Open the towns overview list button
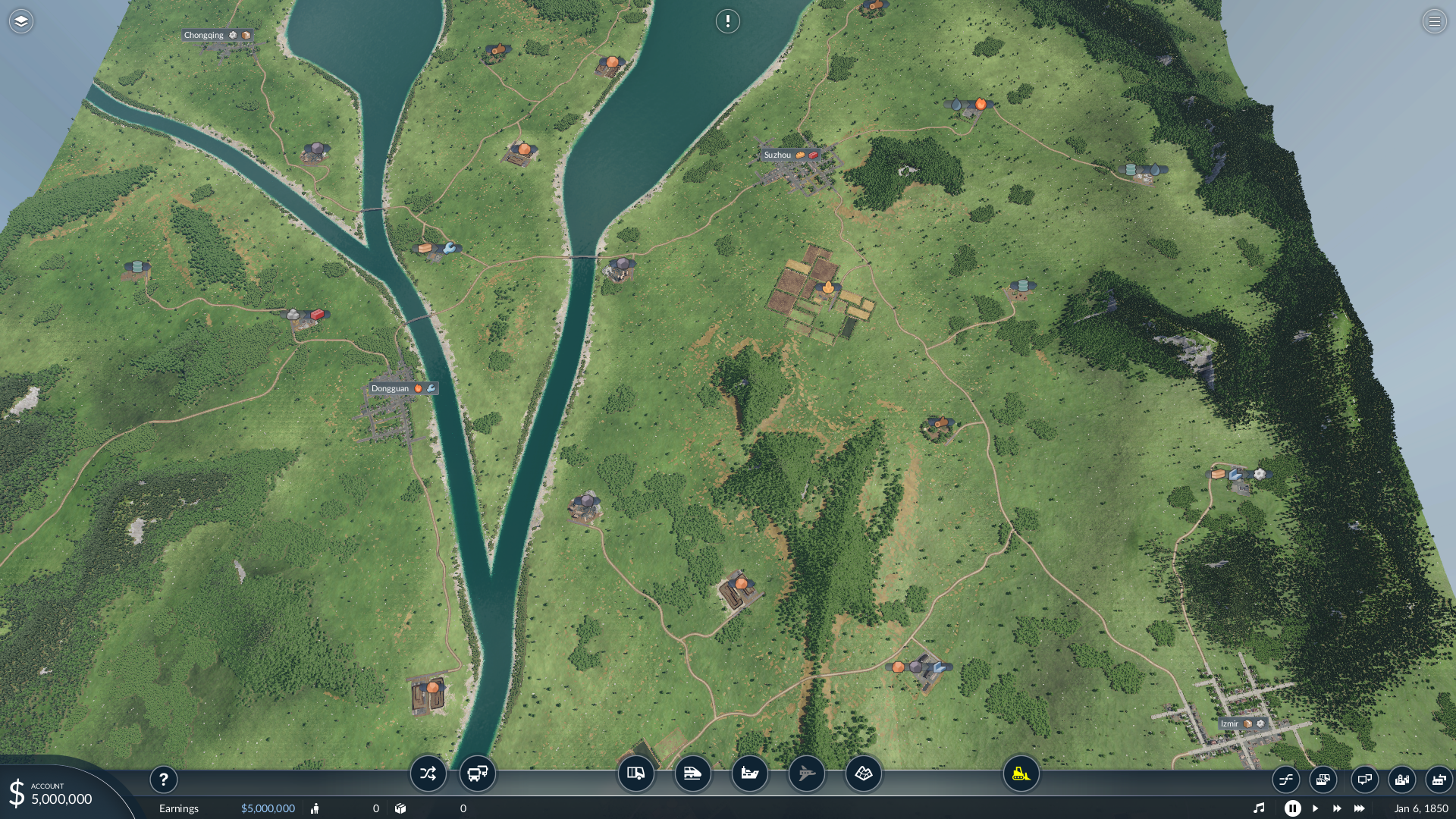The width and height of the screenshot is (1456, 819). [x=1401, y=779]
